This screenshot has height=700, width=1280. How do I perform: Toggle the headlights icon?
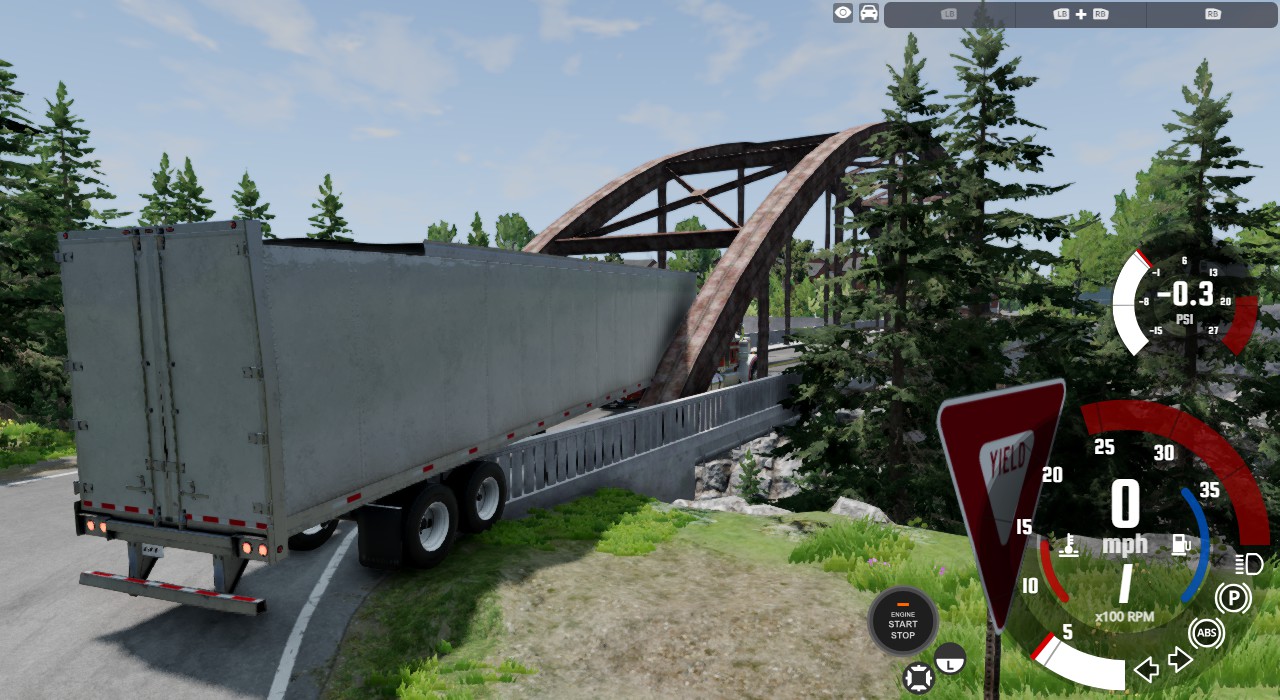1249,563
